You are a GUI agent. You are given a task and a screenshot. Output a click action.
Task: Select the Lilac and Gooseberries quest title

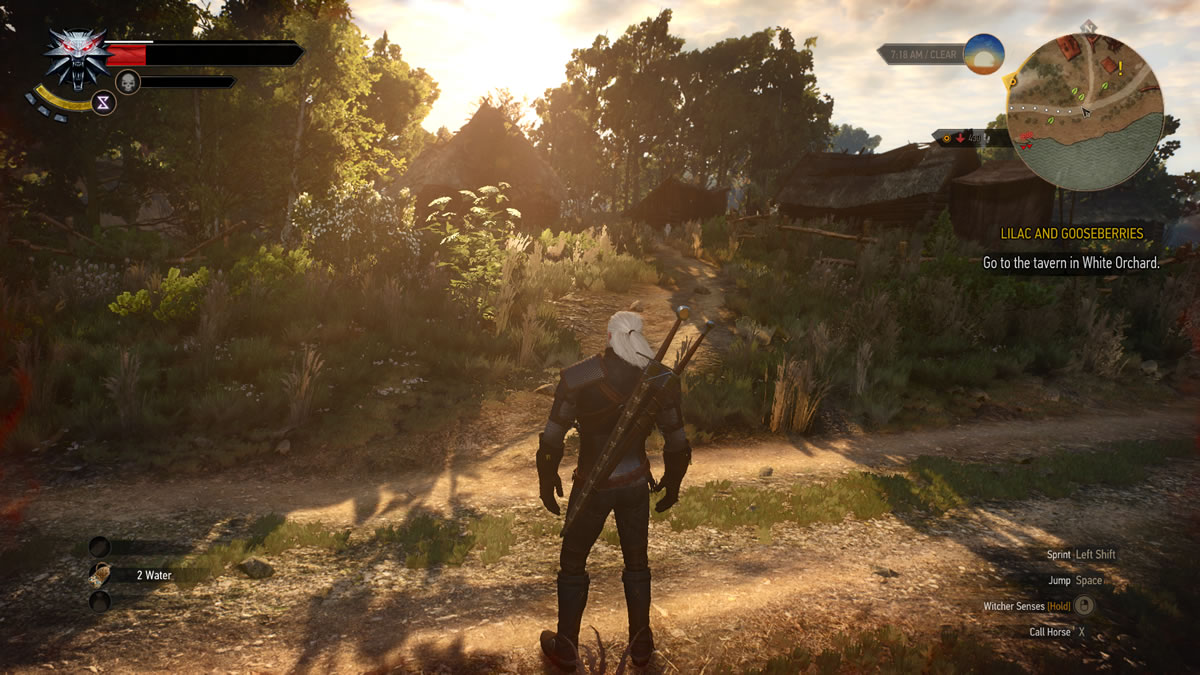(x=1071, y=234)
